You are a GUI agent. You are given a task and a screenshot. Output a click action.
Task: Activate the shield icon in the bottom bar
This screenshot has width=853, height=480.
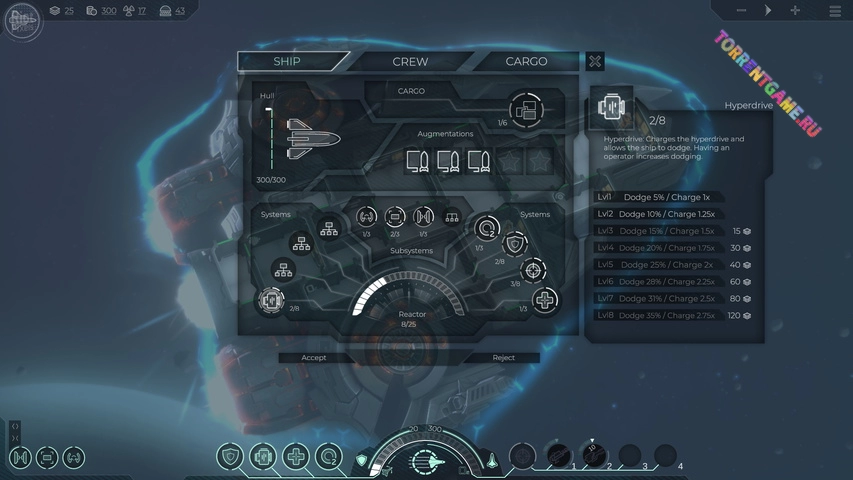(231, 457)
